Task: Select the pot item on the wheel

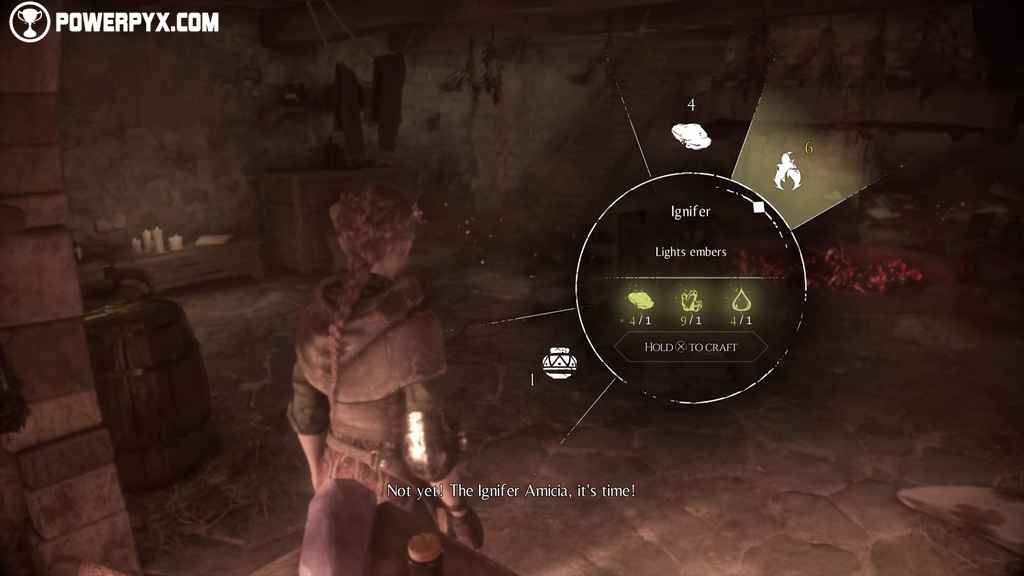Action: [558, 361]
